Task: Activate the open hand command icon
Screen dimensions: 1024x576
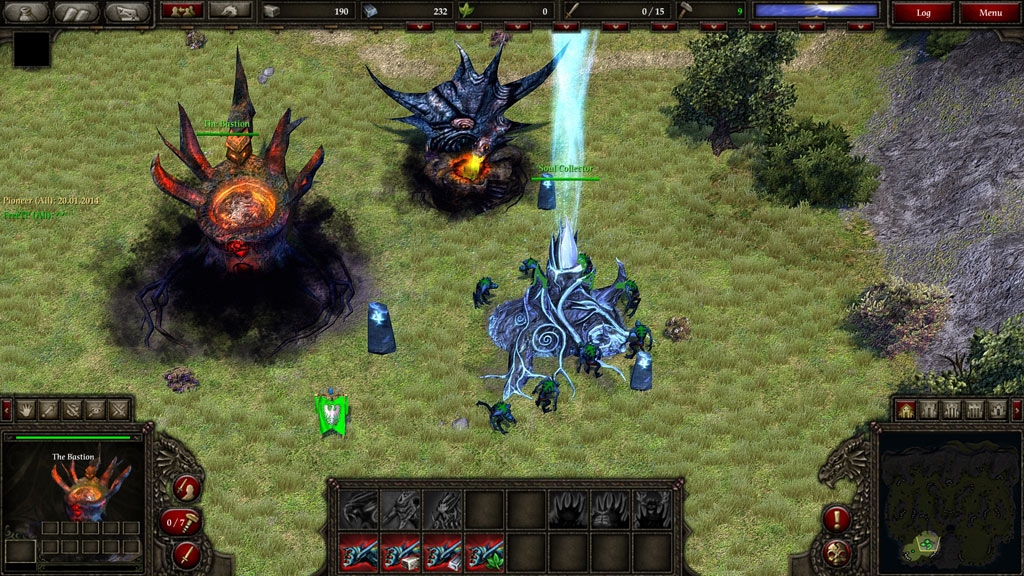Action: (26, 409)
